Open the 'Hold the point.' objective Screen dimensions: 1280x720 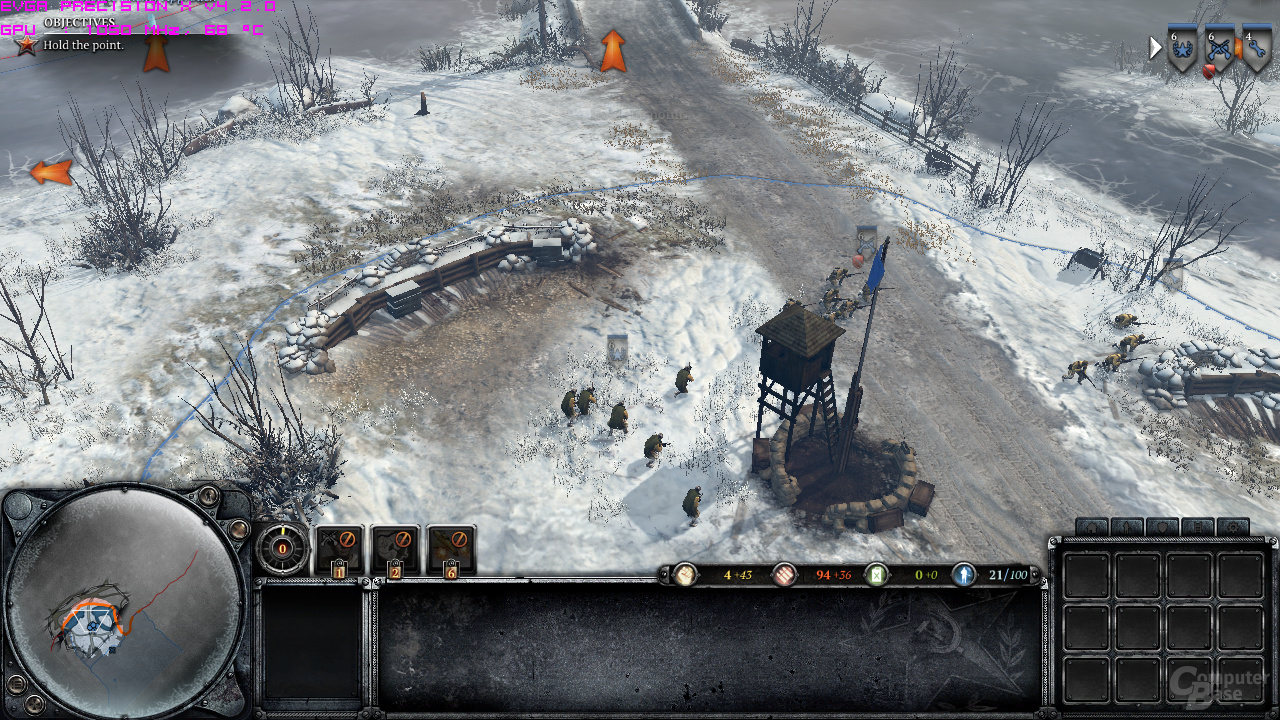click(x=83, y=45)
